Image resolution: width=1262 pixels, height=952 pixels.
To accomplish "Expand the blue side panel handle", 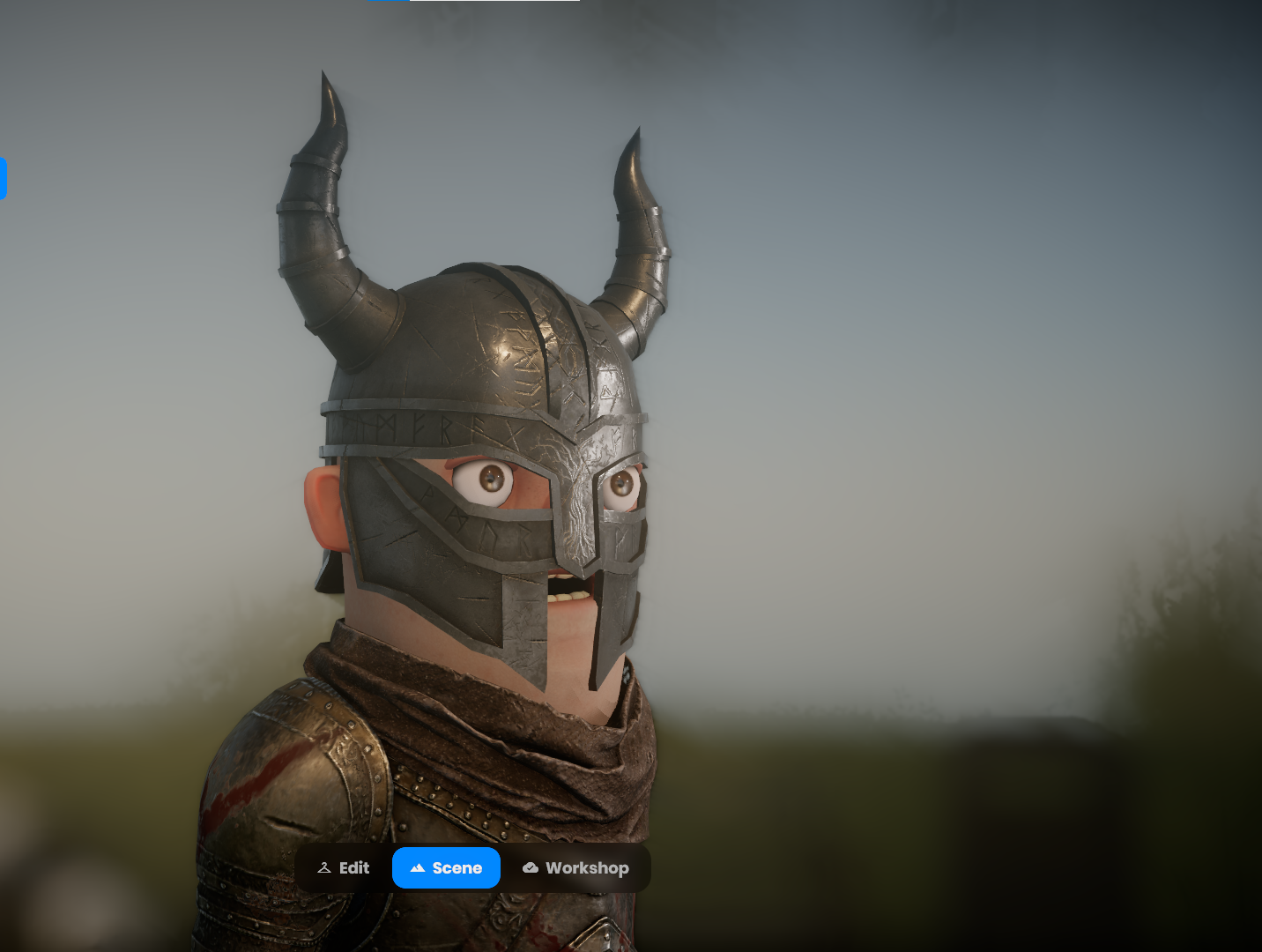I will pyautogui.click(x=3, y=179).
